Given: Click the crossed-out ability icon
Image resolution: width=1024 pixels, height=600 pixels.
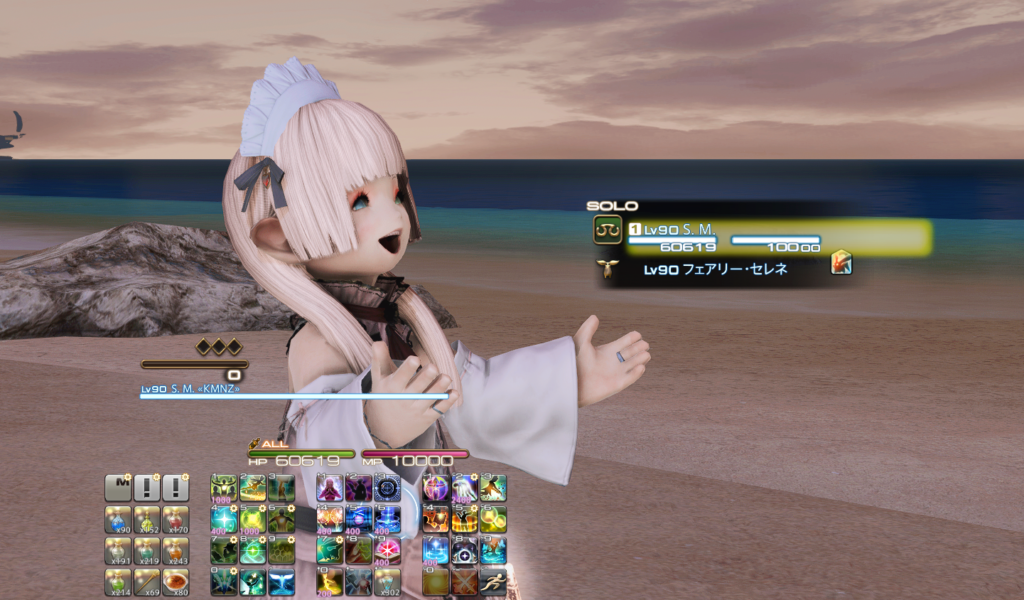Looking at the screenshot, I should click(464, 582).
